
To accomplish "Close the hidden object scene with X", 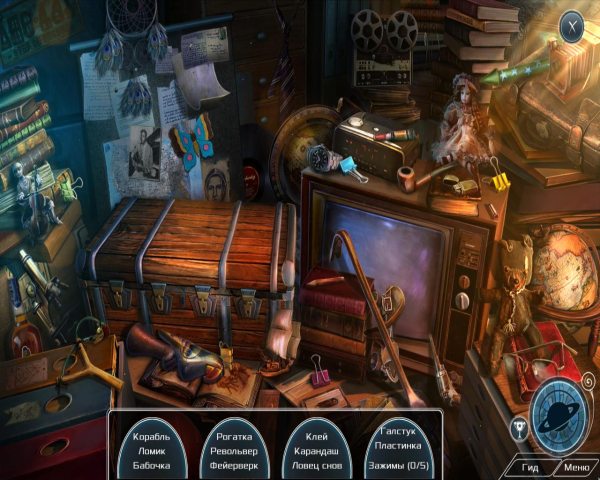I will click(x=571, y=24).
